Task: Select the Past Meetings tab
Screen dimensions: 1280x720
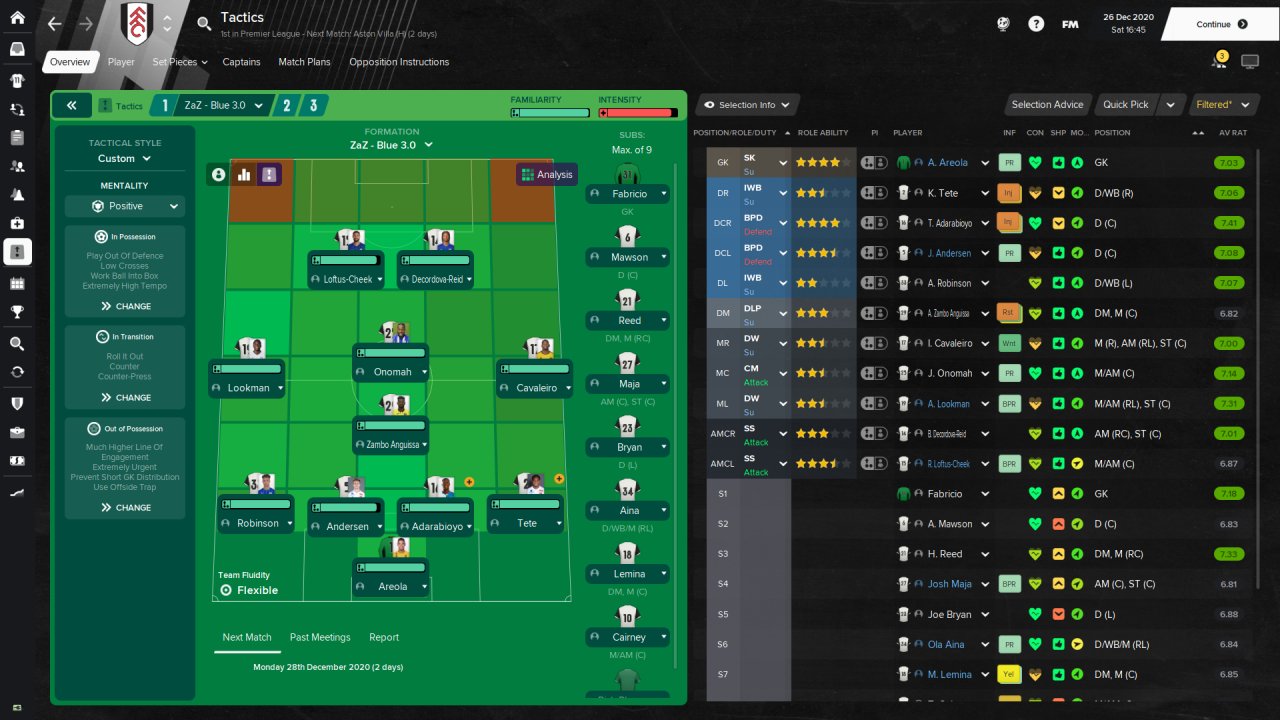Action: pos(320,637)
